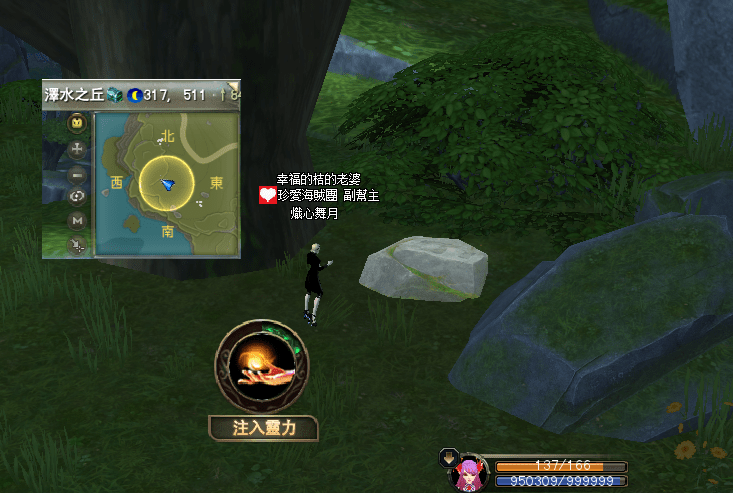This screenshot has width=733, height=493.
Task: Select the pink-haired character portrait
Action: 468,476
